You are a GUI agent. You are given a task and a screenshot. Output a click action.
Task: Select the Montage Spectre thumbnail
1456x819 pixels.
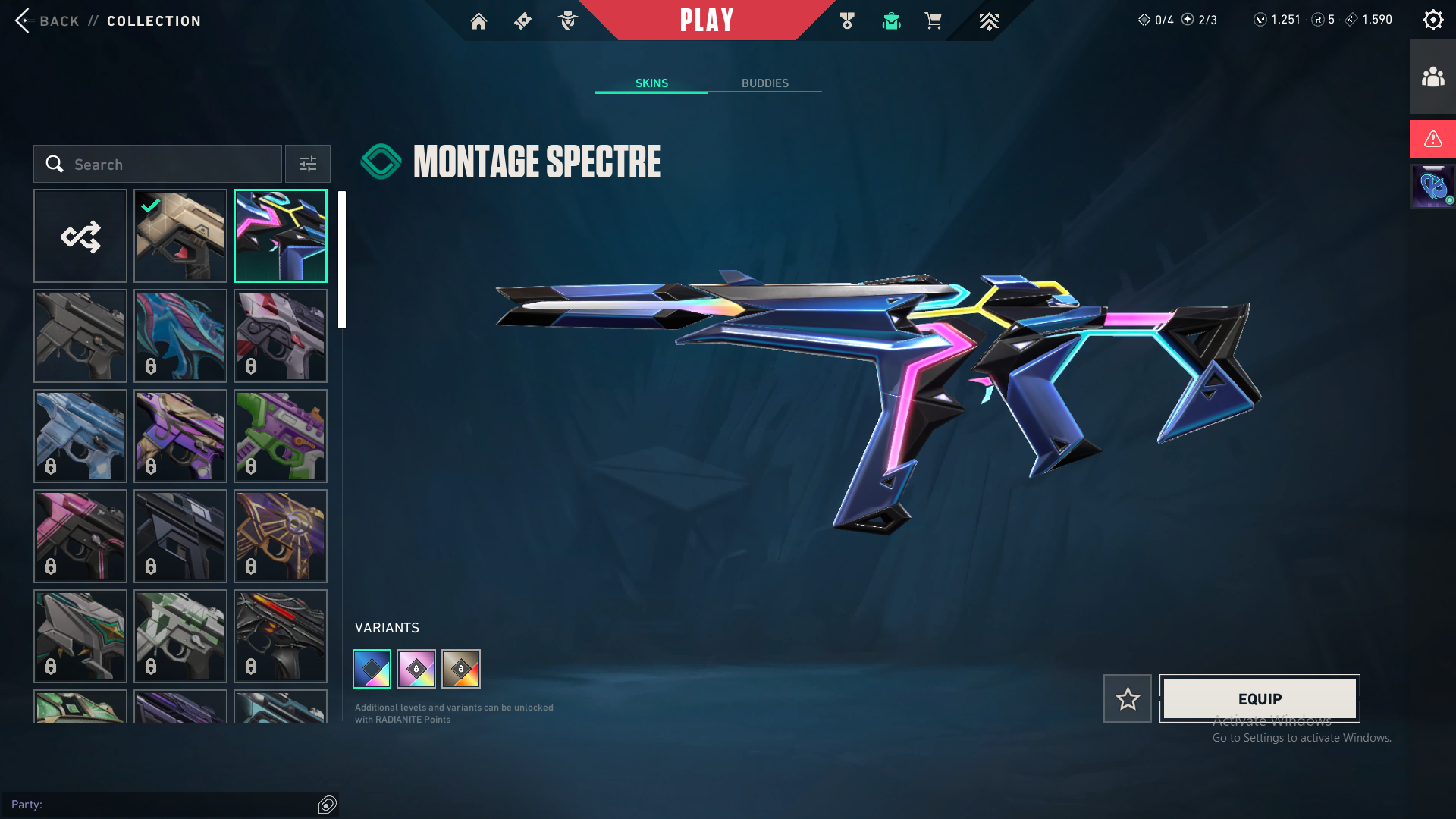281,236
